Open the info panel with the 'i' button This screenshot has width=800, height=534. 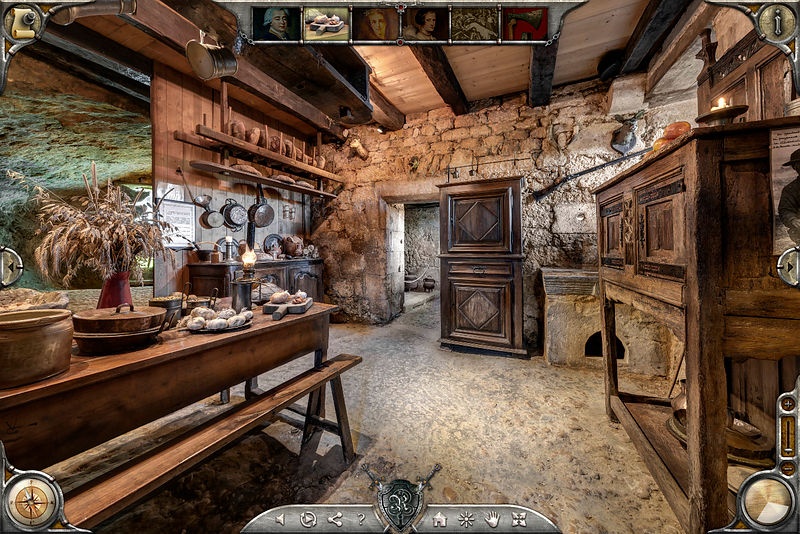tap(776, 23)
